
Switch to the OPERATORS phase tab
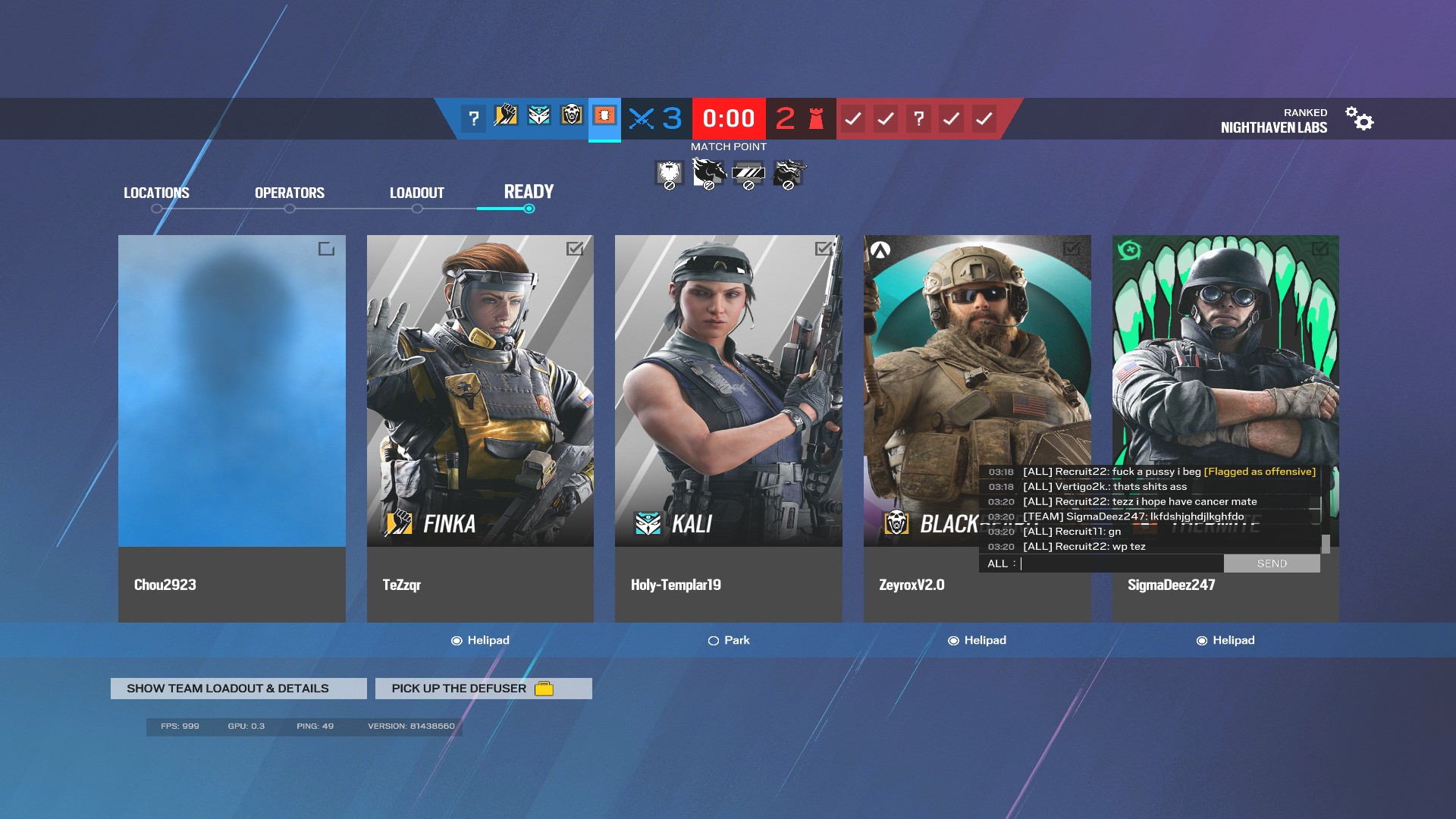coord(289,193)
